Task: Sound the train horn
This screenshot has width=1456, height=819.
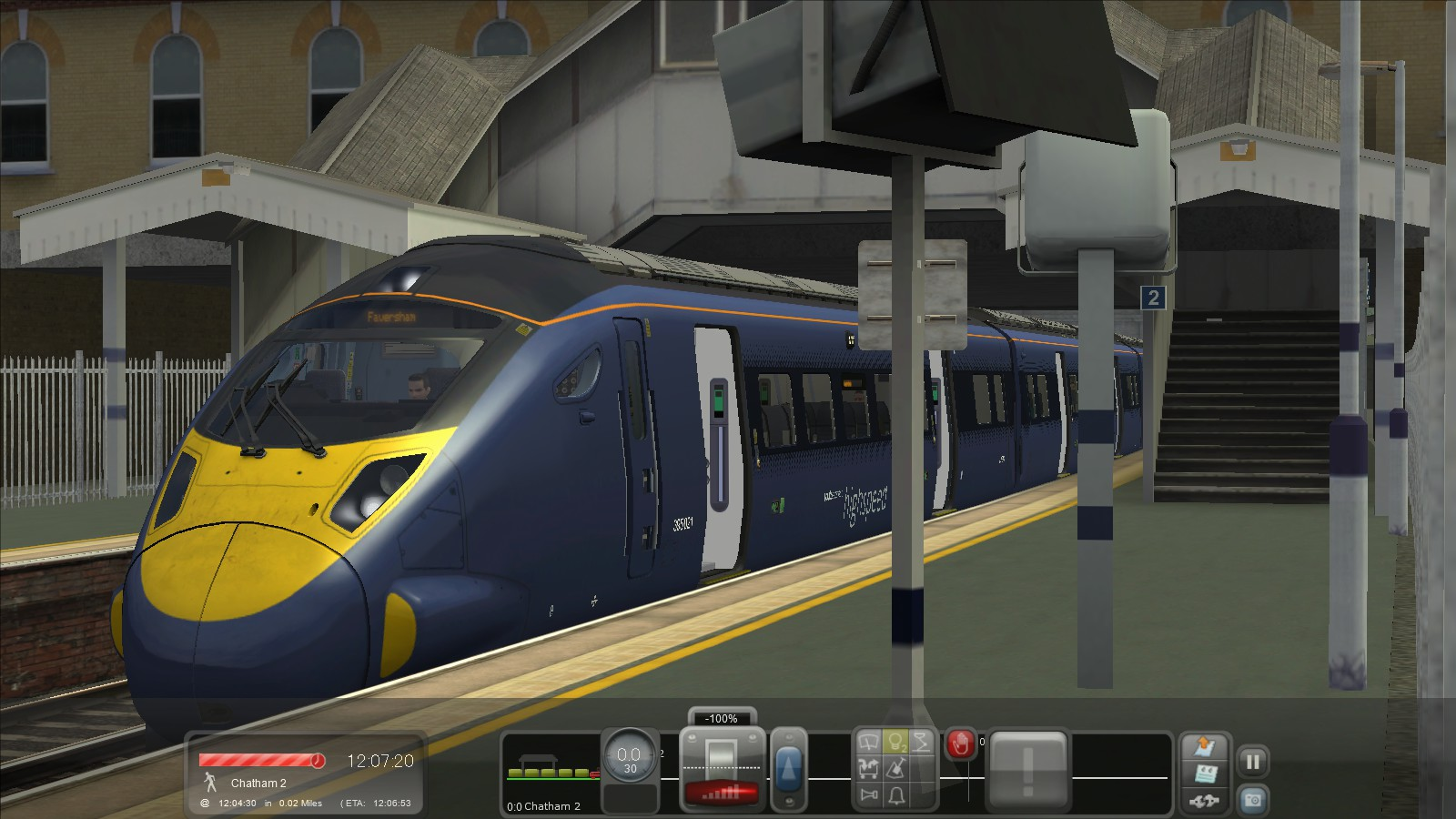Action: 870,796
